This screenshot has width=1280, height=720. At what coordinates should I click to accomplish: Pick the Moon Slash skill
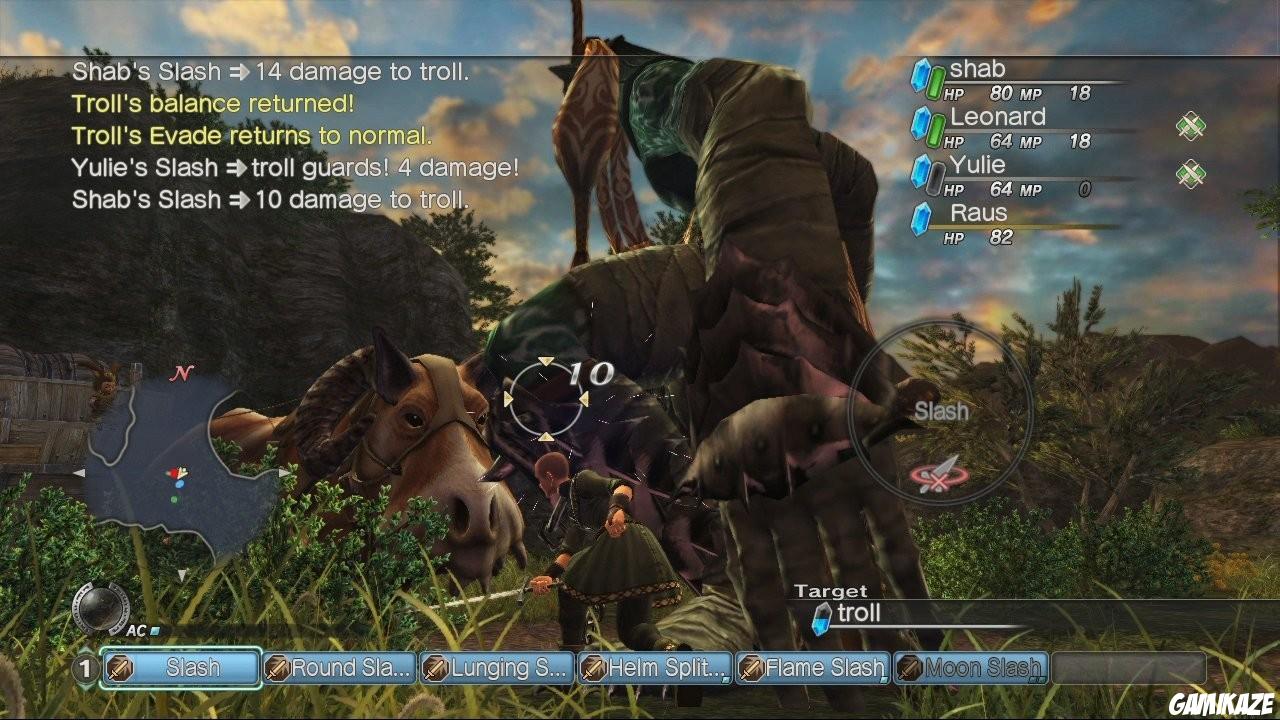pos(970,668)
